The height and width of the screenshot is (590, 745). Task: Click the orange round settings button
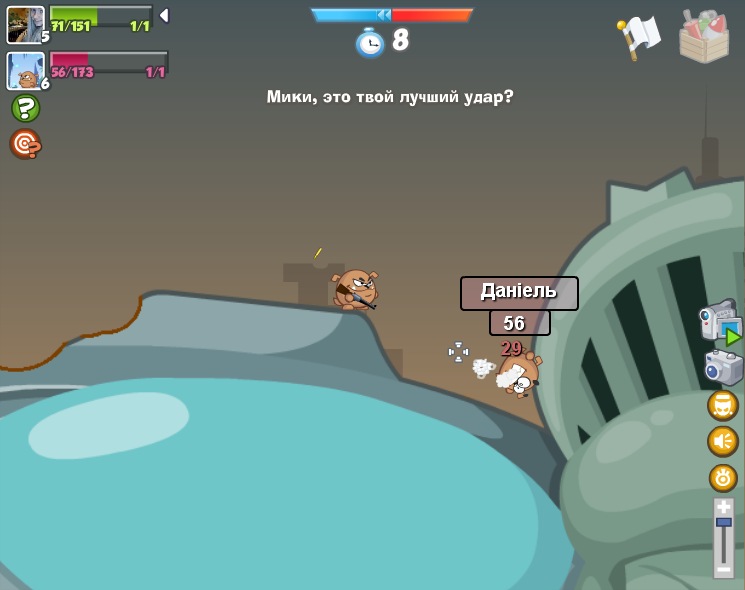(x=723, y=477)
